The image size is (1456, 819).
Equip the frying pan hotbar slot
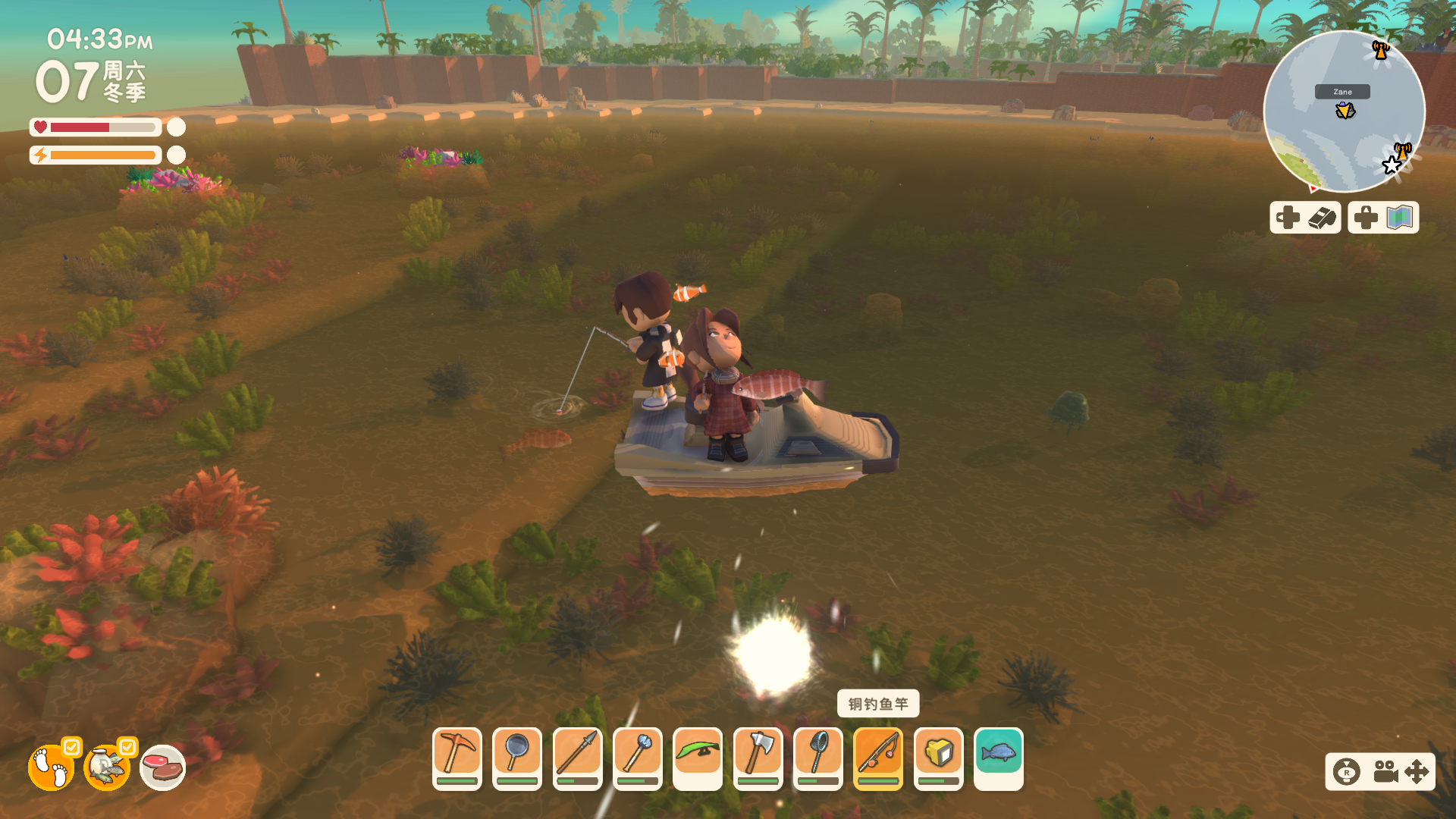[517, 756]
